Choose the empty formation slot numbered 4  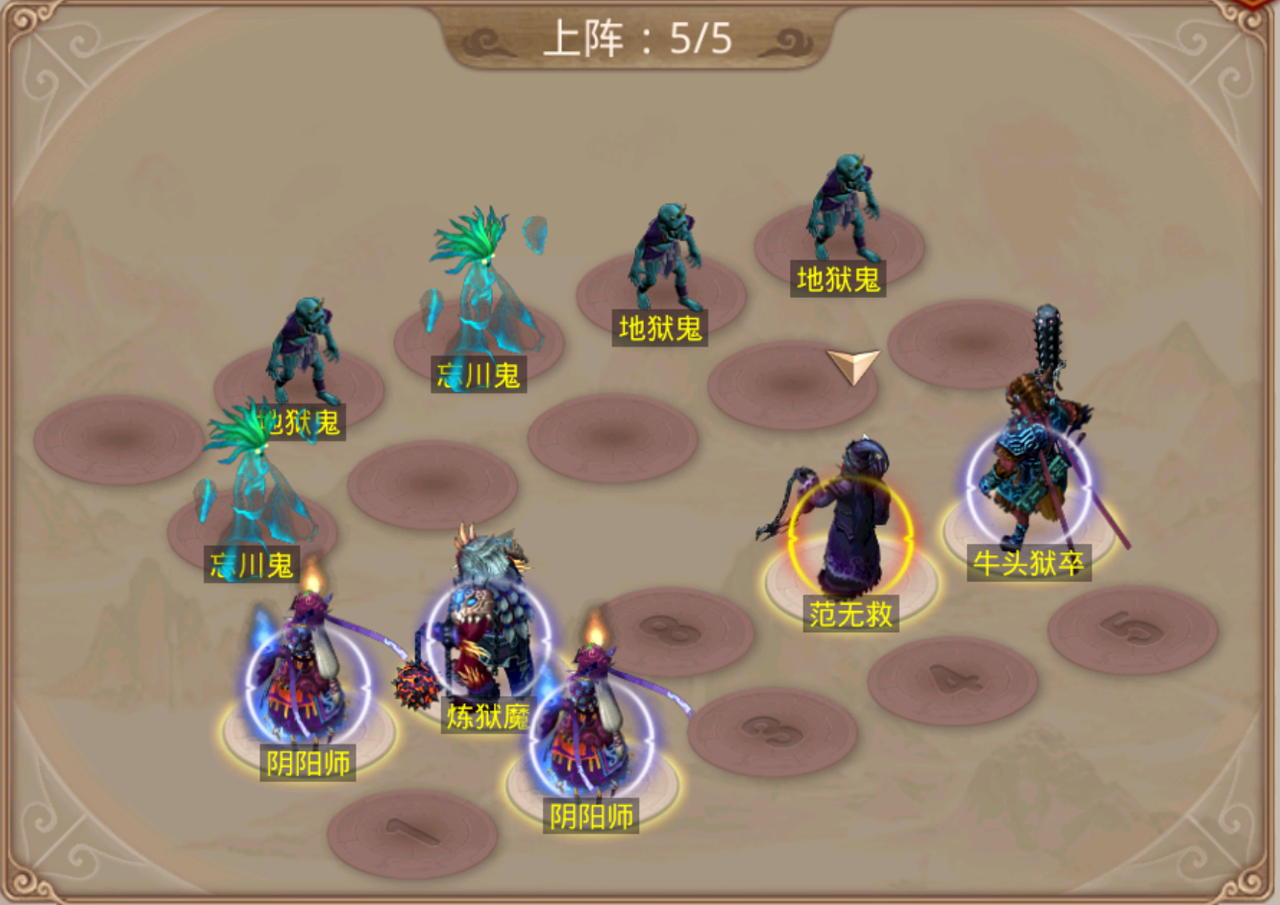coord(951,680)
